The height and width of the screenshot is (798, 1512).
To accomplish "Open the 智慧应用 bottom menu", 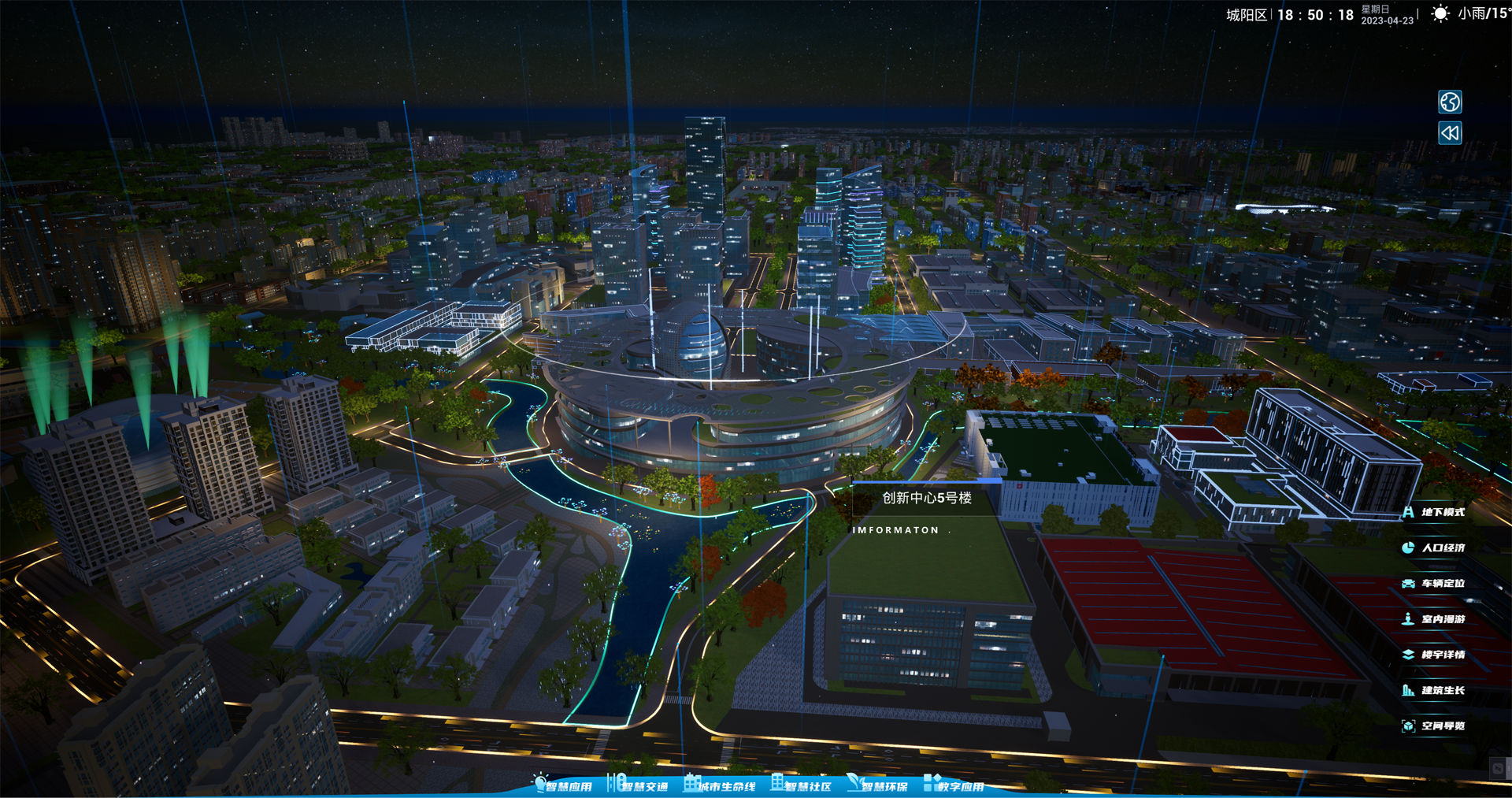I will pyautogui.click(x=563, y=785).
